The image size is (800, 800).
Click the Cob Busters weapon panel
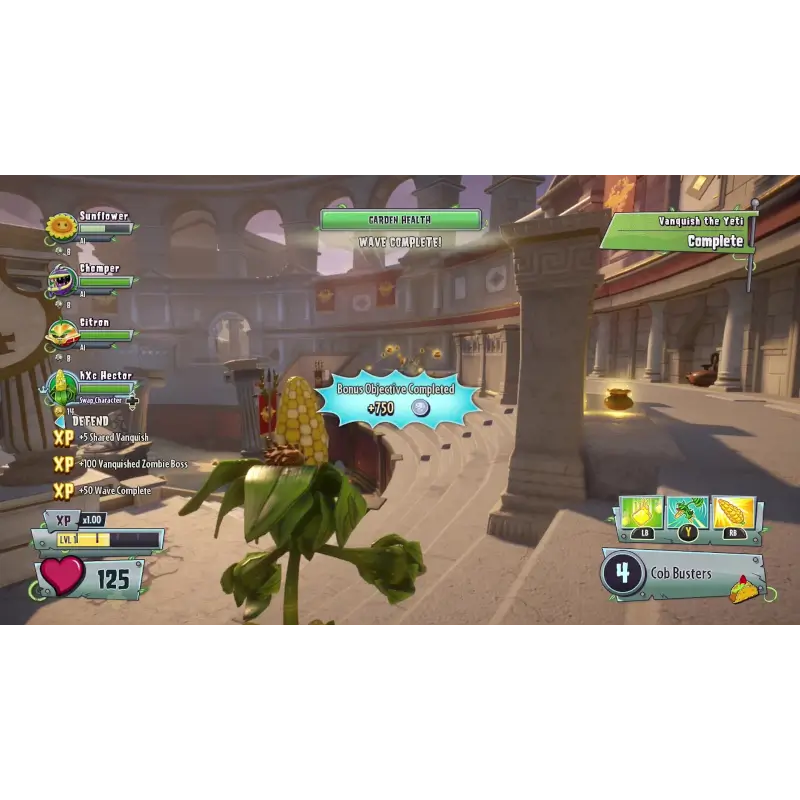pyautogui.click(x=680, y=574)
